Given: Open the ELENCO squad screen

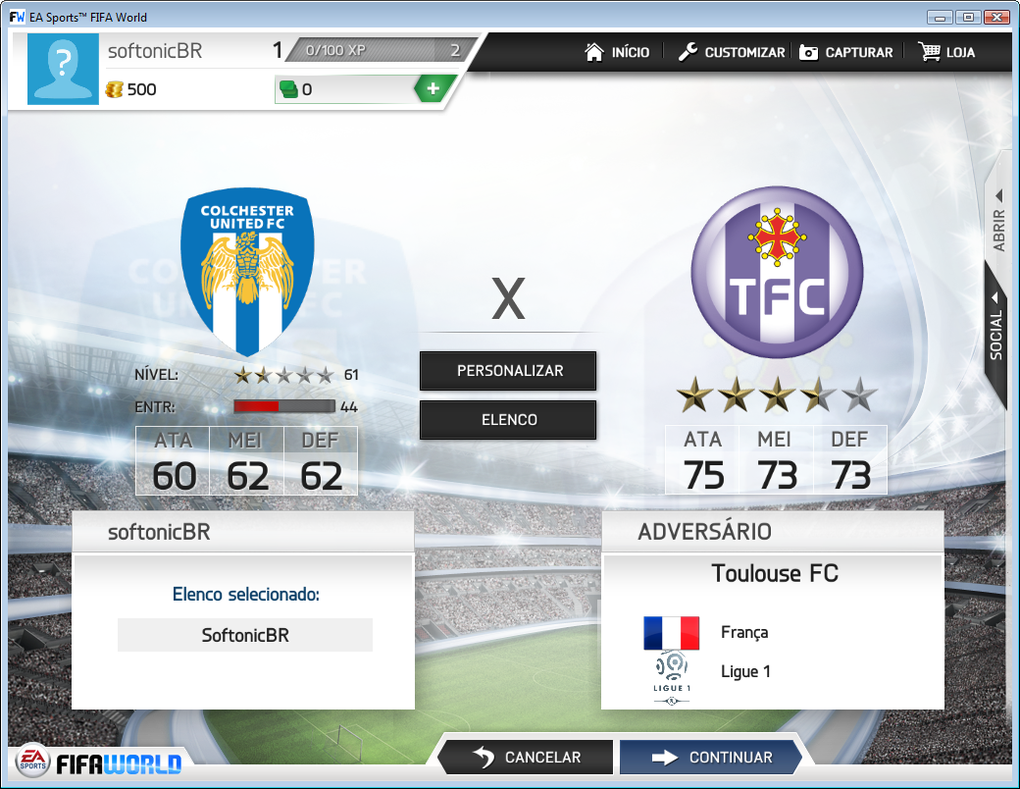Looking at the screenshot, I should click(509, 420).
